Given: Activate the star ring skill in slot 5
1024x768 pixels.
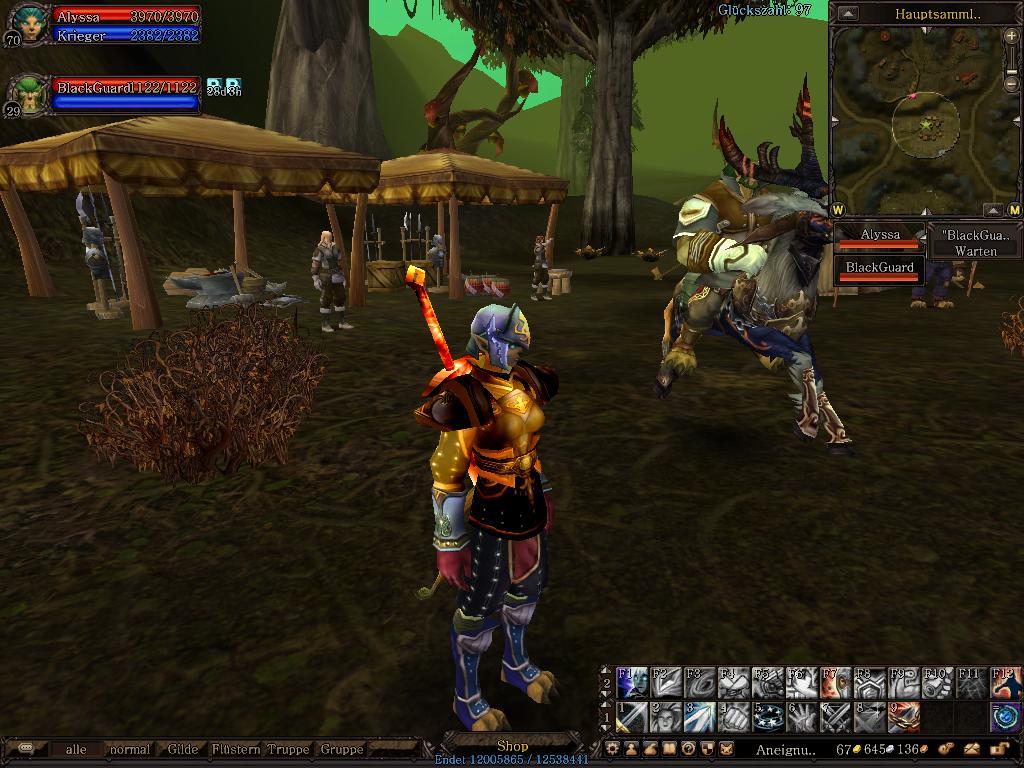Looking at the screenshot, I should (x=768, y=717).
